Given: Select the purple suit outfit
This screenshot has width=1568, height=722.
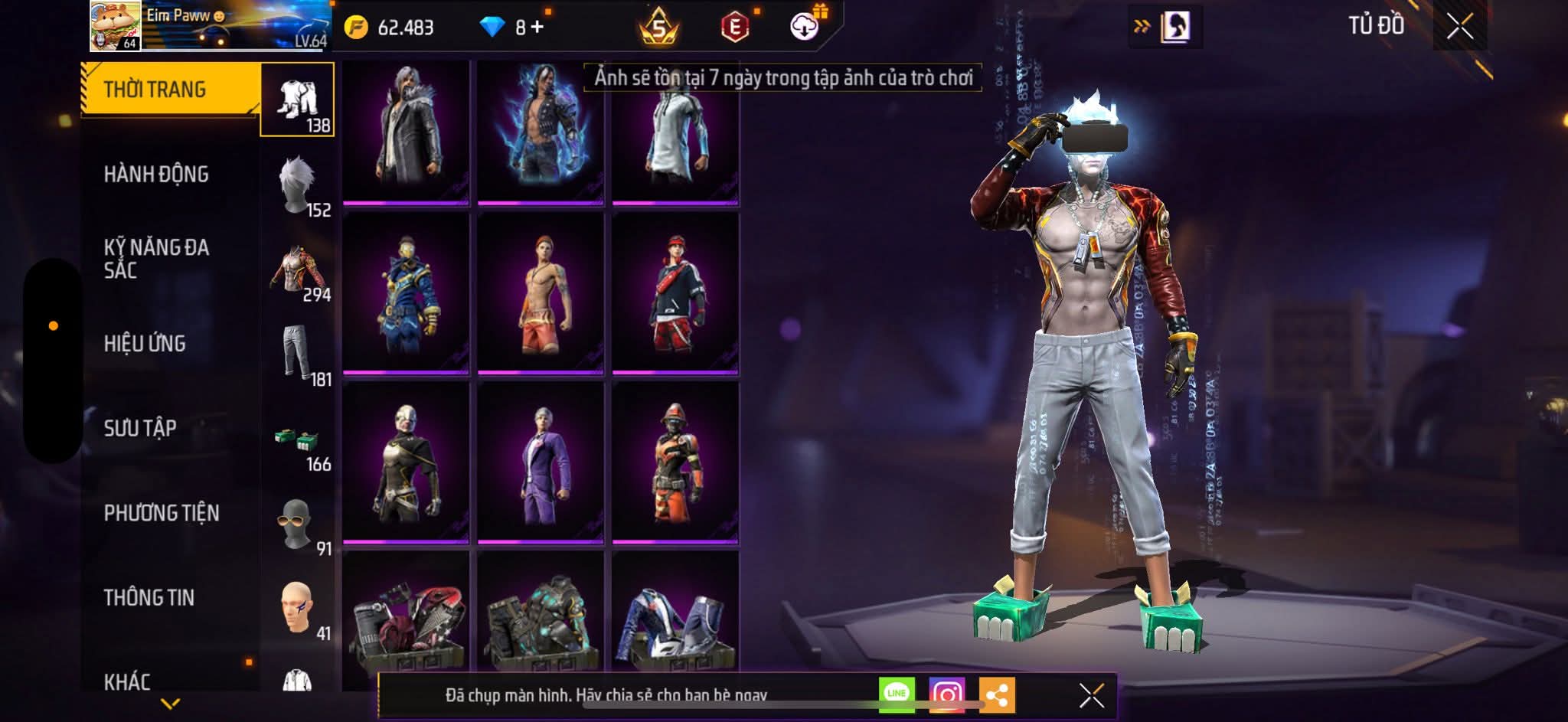Looking at the screenshot, I should (541, 464).
